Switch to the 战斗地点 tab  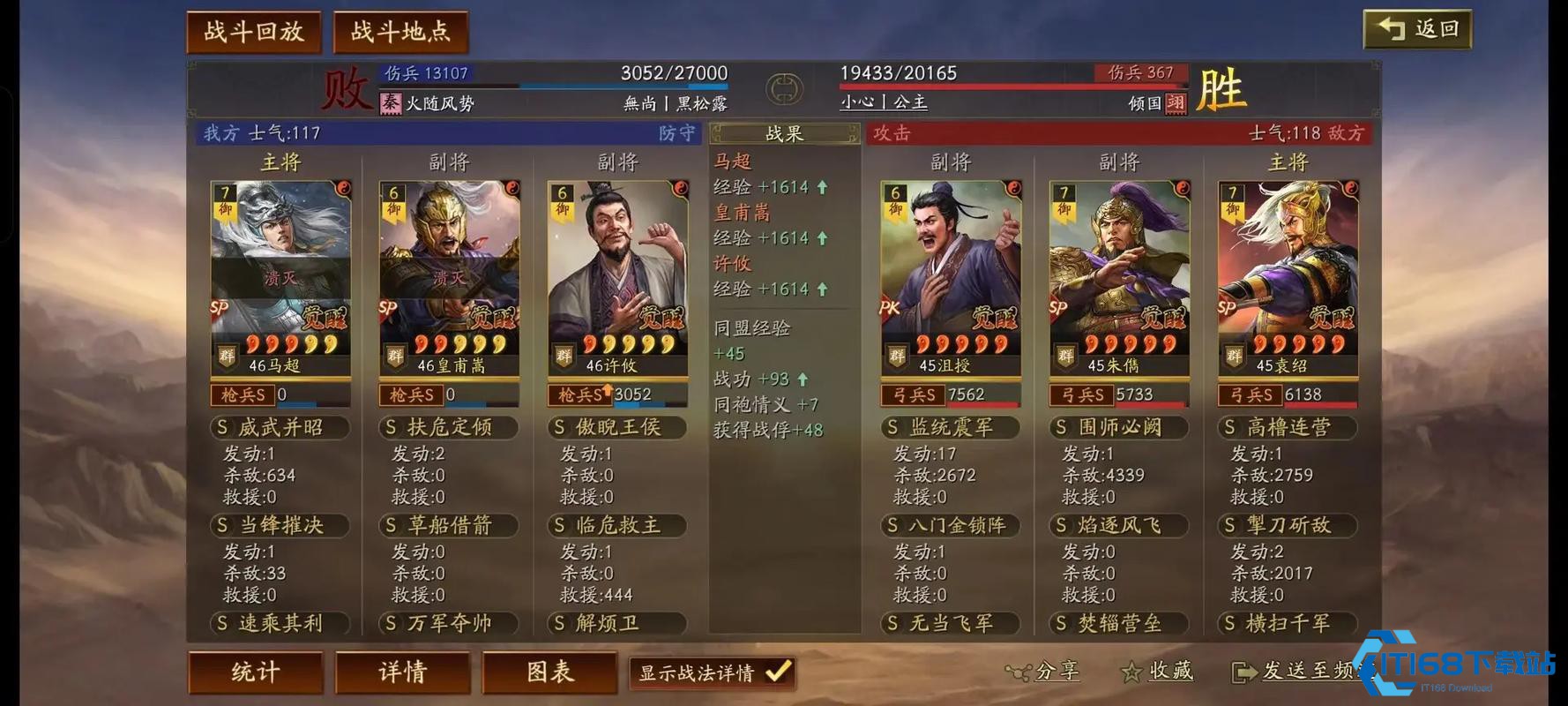point(399,29)
